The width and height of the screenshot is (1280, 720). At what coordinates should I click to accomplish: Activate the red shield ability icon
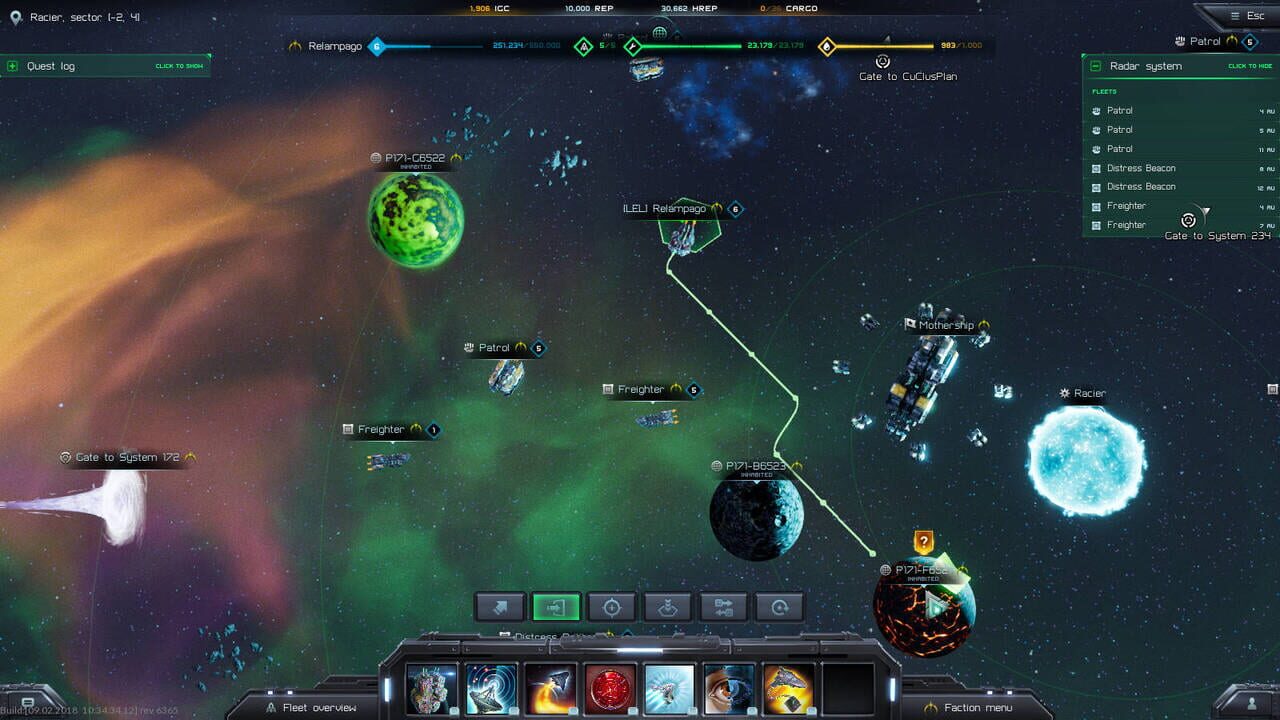(x=610, y=687)
